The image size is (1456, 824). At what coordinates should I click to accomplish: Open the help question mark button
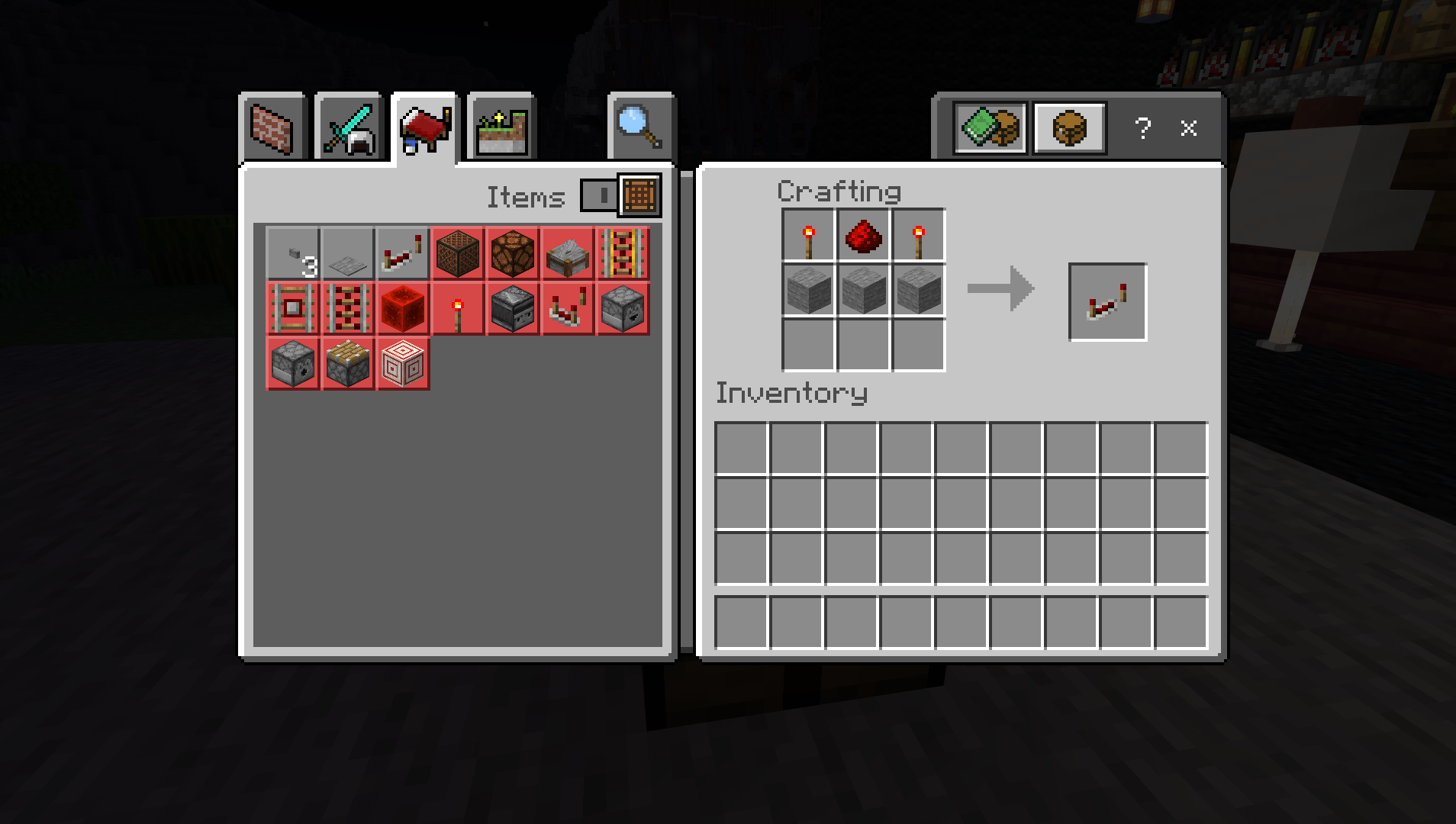point(1142,130)
